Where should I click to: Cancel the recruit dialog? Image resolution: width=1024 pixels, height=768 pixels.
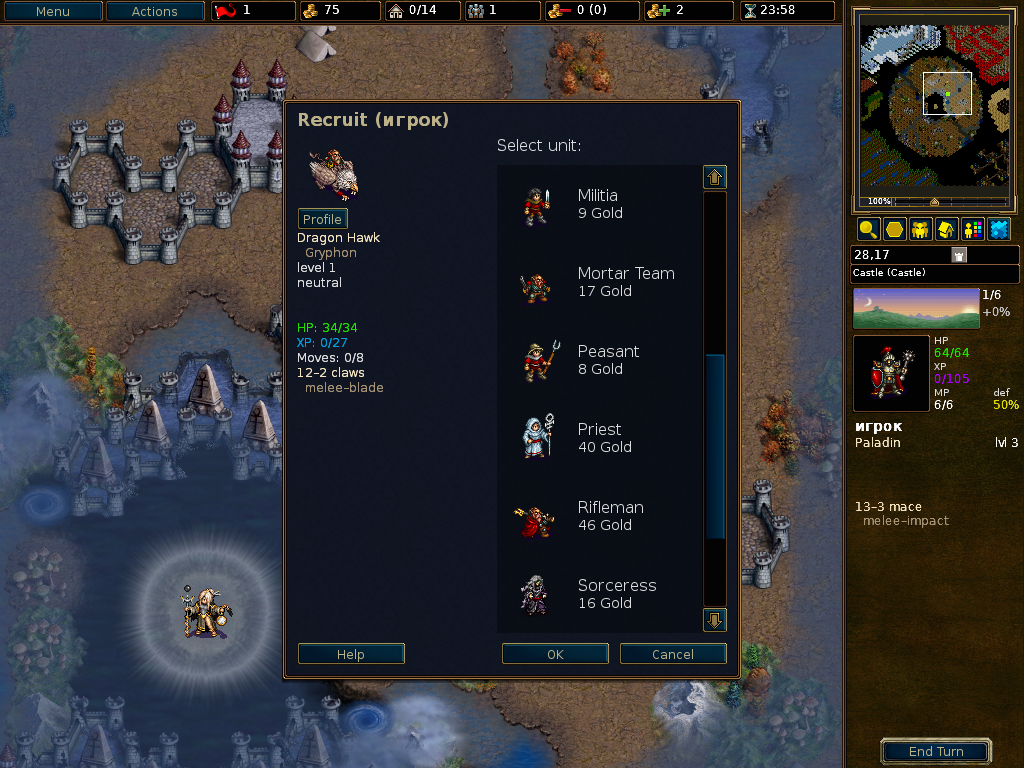(673, 654)
